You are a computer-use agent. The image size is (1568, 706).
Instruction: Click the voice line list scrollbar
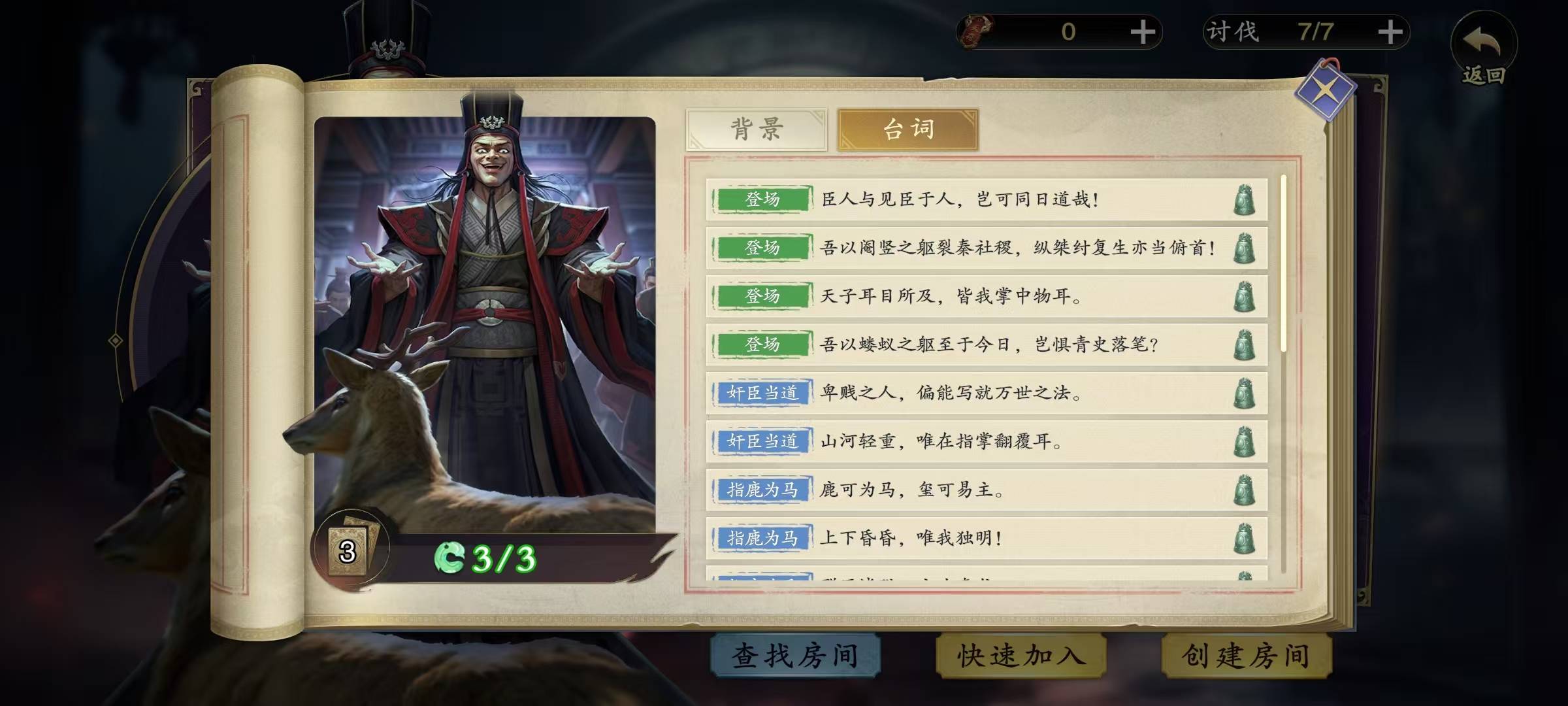[x=1283, y=261]
